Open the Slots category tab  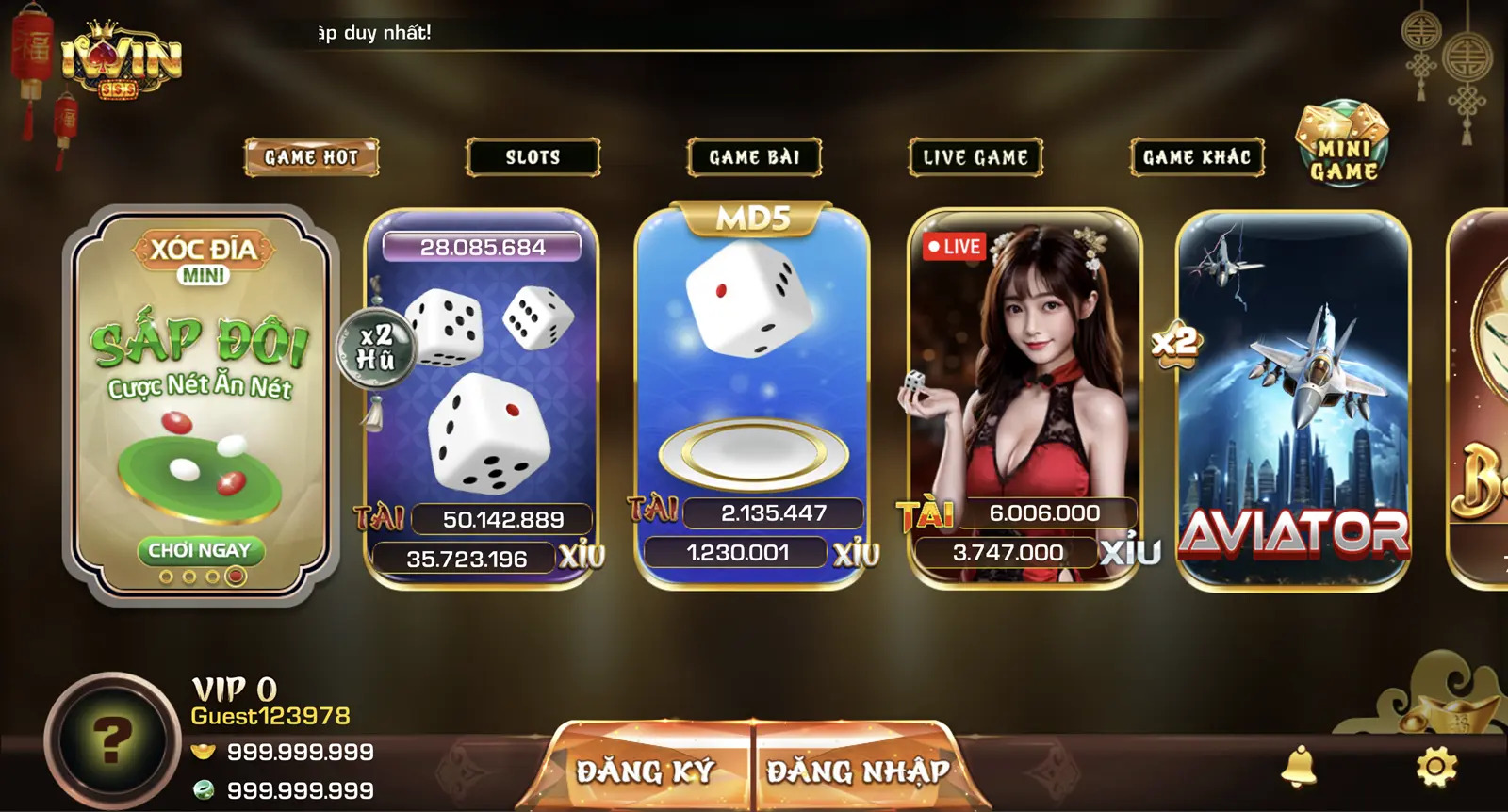[x=533, y=157]
